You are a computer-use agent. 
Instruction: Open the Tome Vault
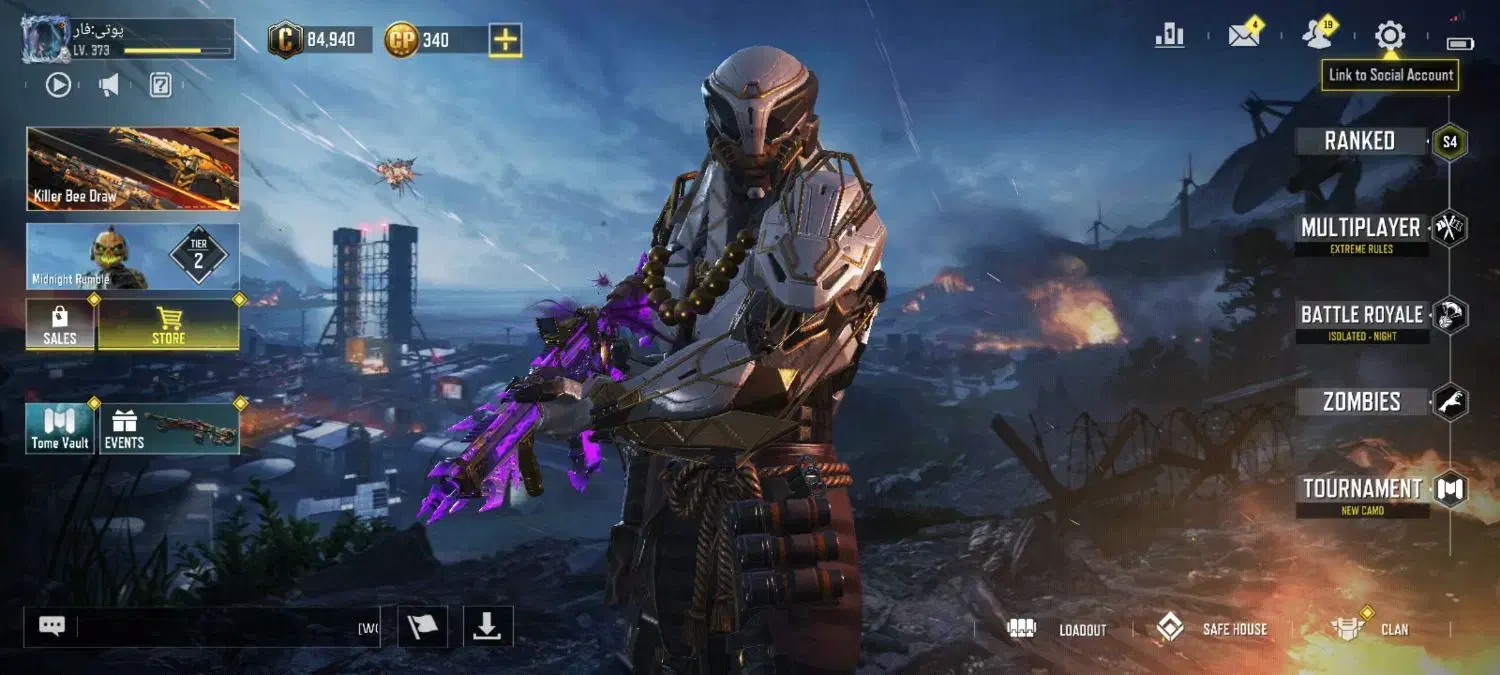pyautogui.click(x=60, y=428)
